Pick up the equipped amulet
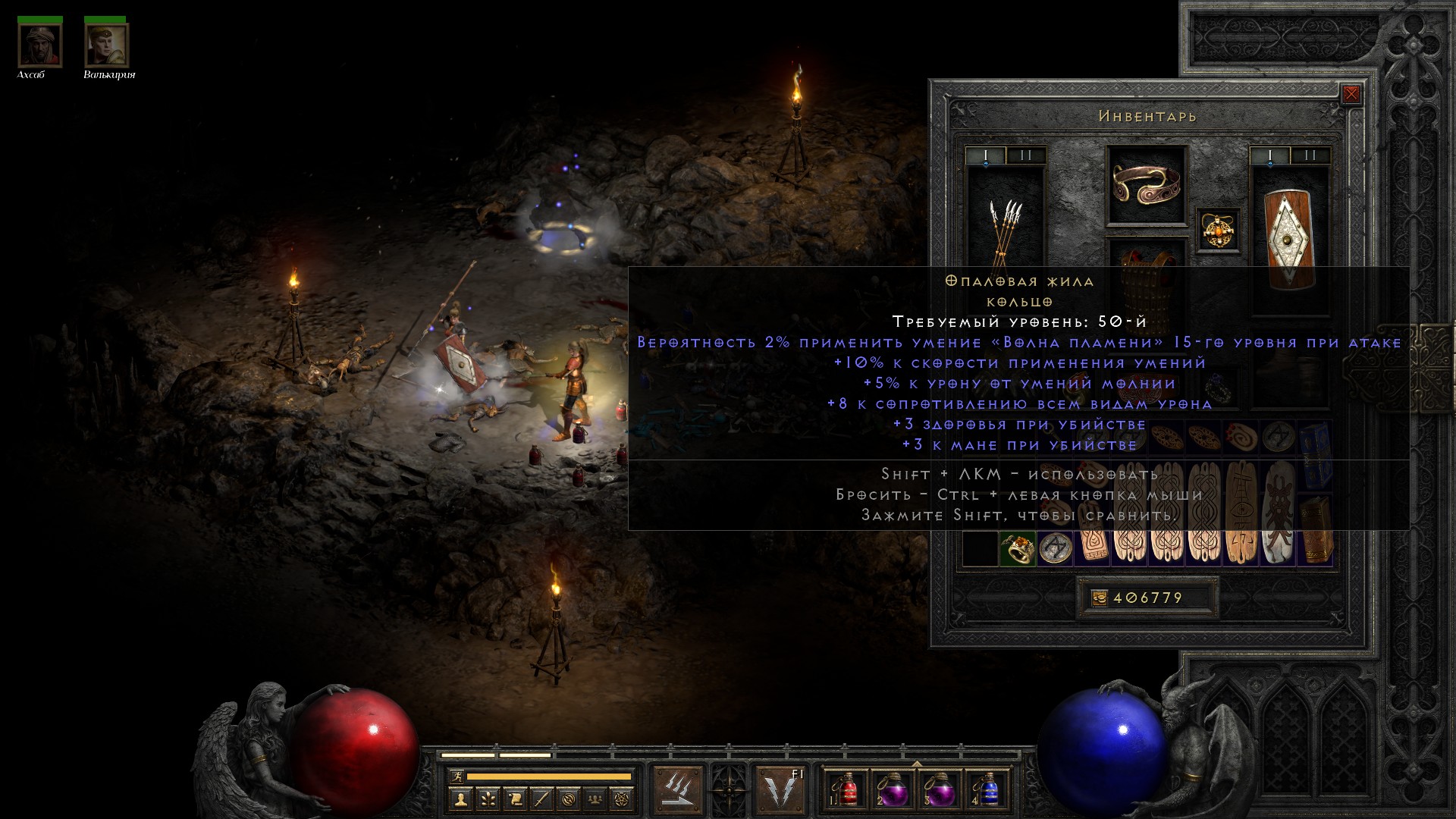The width and height of the screenshot is (1456, 819). coord(1219,231)
